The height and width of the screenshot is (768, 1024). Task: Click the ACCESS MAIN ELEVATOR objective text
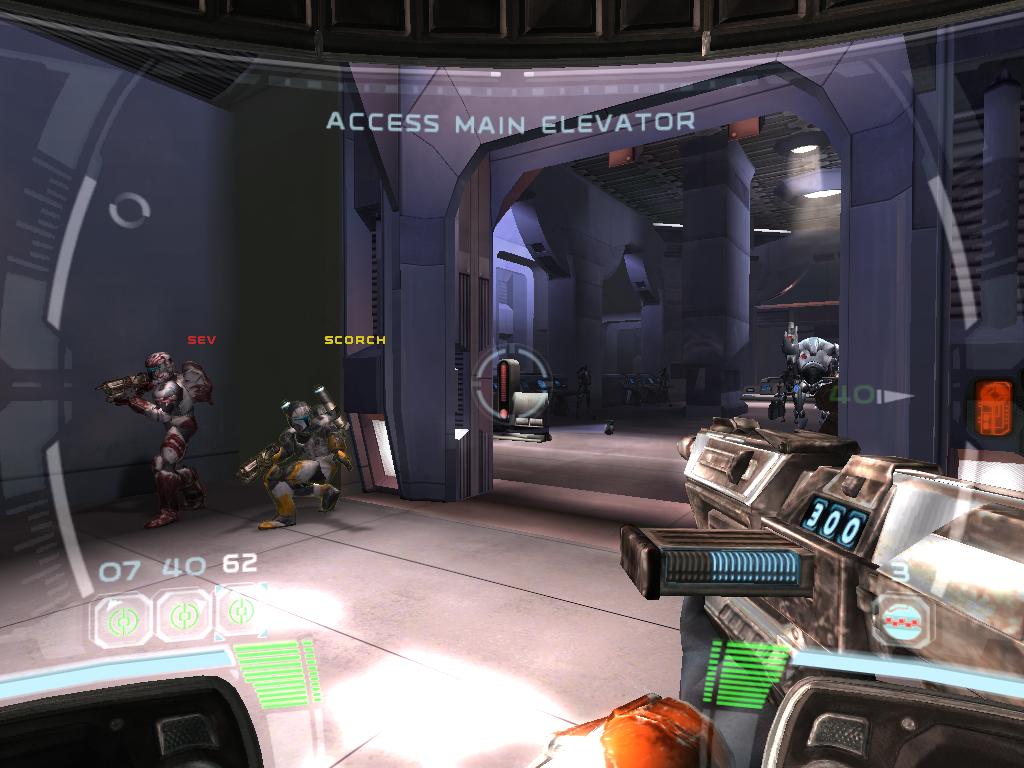(510, 123)
